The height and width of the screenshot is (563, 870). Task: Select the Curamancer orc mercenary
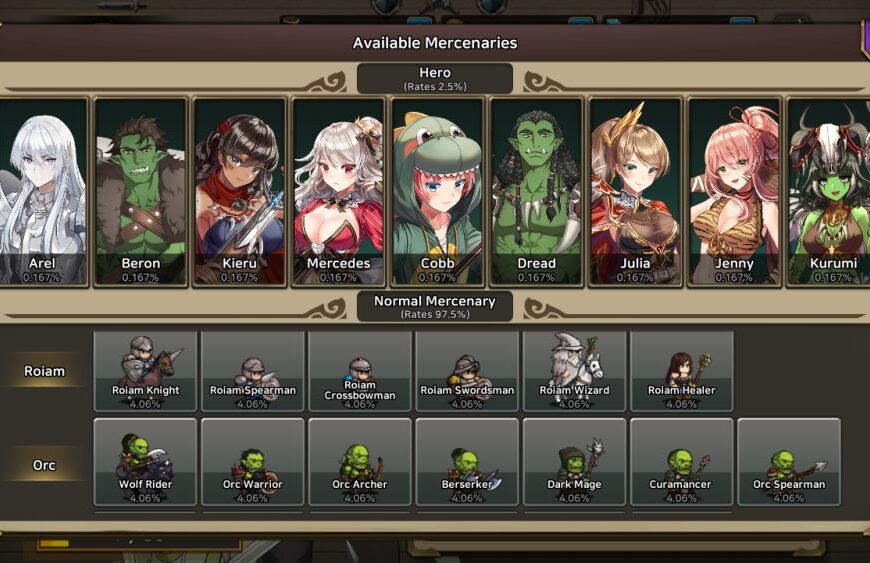pyautogui.click(x=681, y=462)
